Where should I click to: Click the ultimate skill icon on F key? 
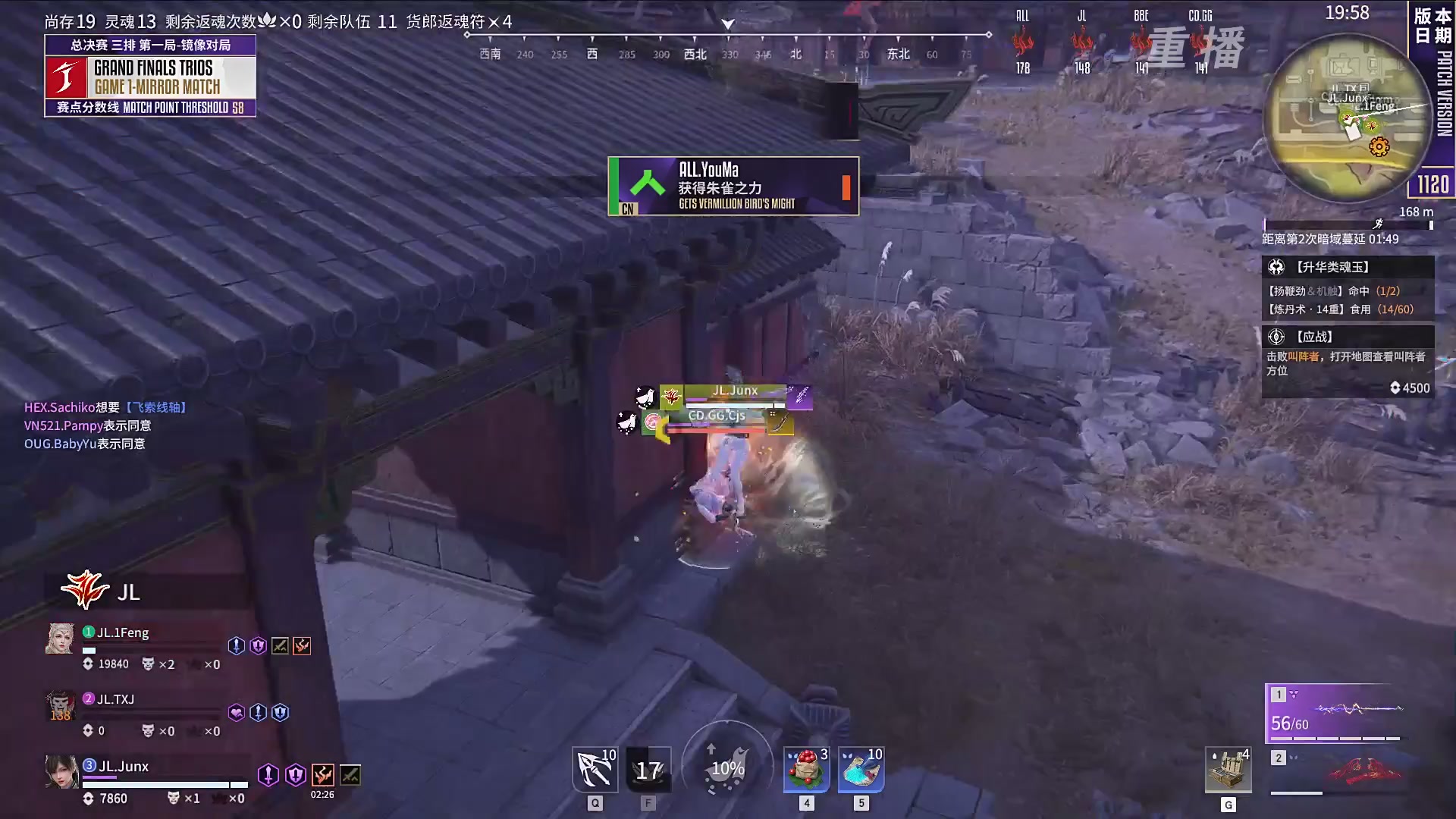pos(648,769)
